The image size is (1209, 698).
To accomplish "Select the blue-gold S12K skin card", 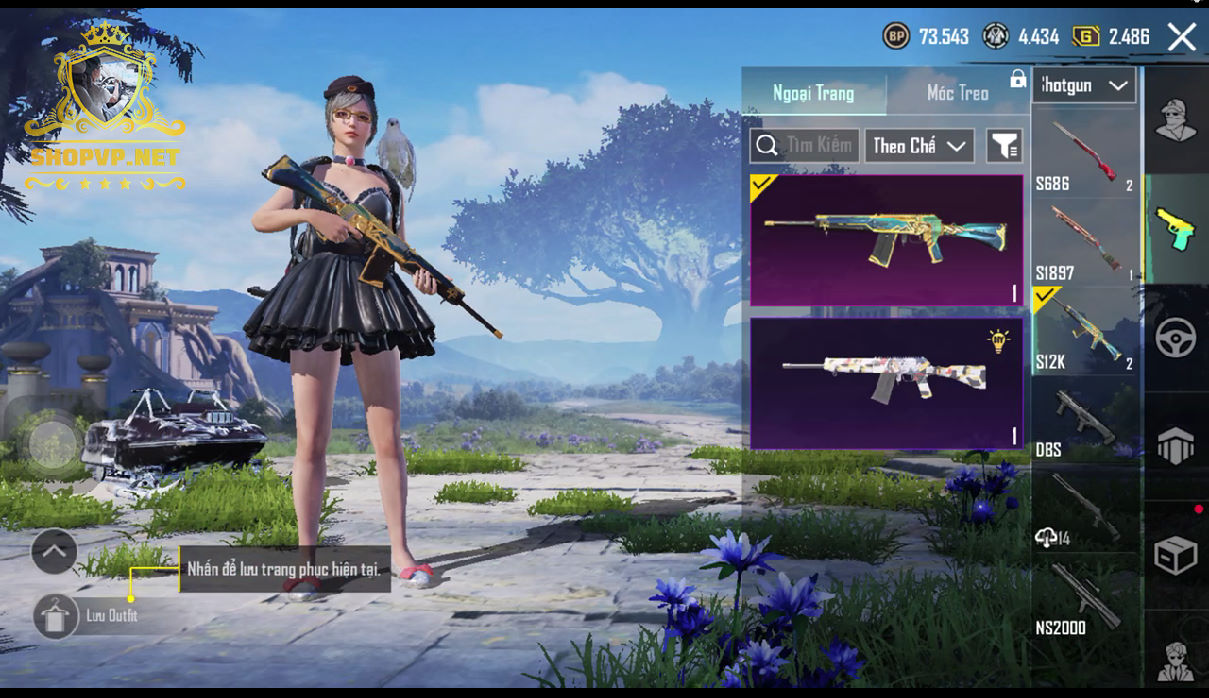I will pyautogui.click(x=886, y=240).
